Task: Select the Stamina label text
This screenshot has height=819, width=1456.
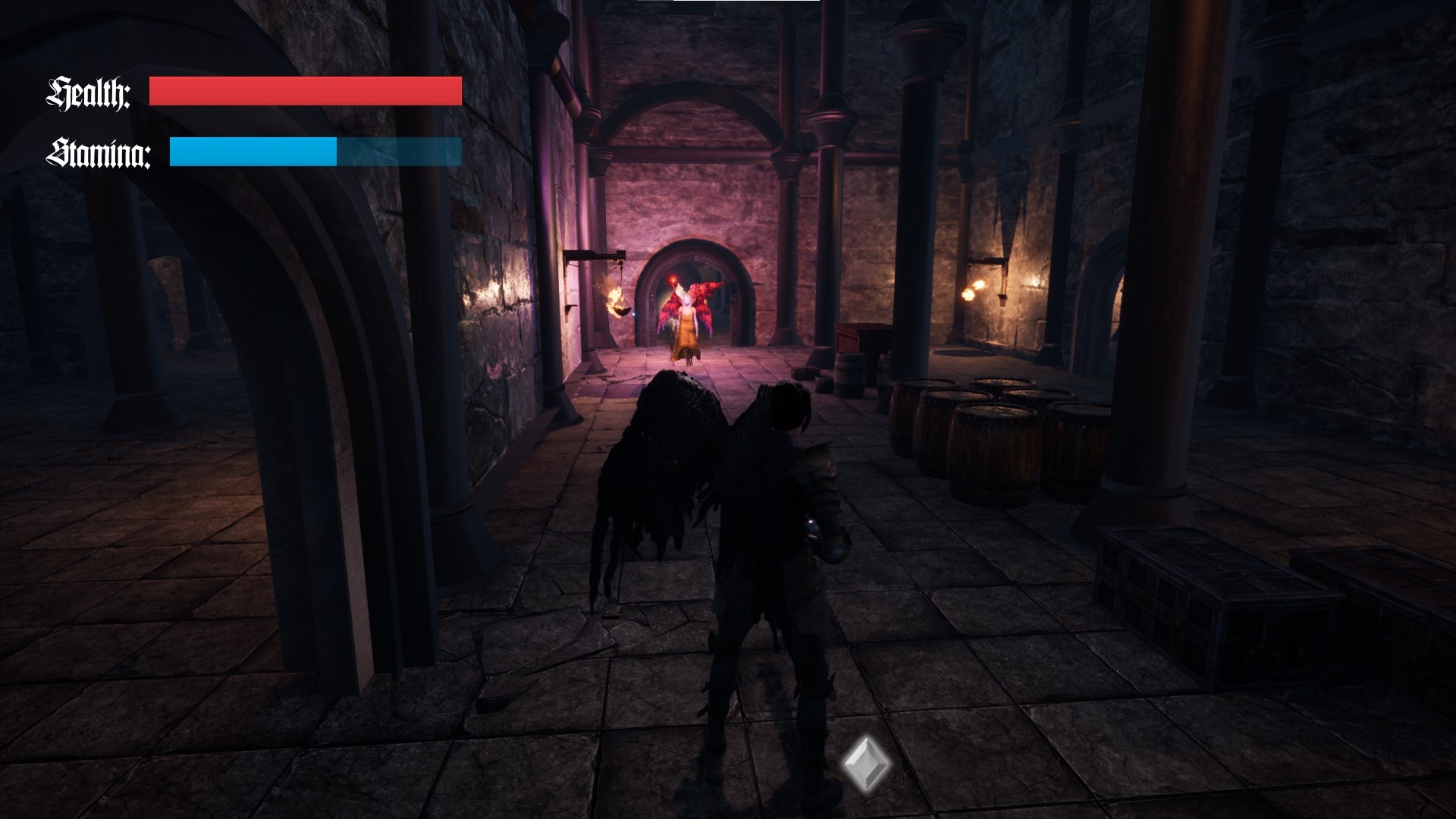Action: (99, 152)
